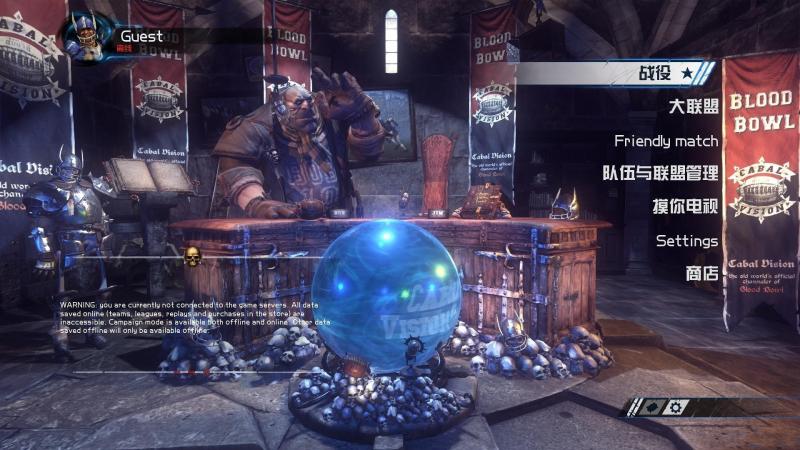
Task: Open 队伍与联盟管理 team management
Action: 660,173
